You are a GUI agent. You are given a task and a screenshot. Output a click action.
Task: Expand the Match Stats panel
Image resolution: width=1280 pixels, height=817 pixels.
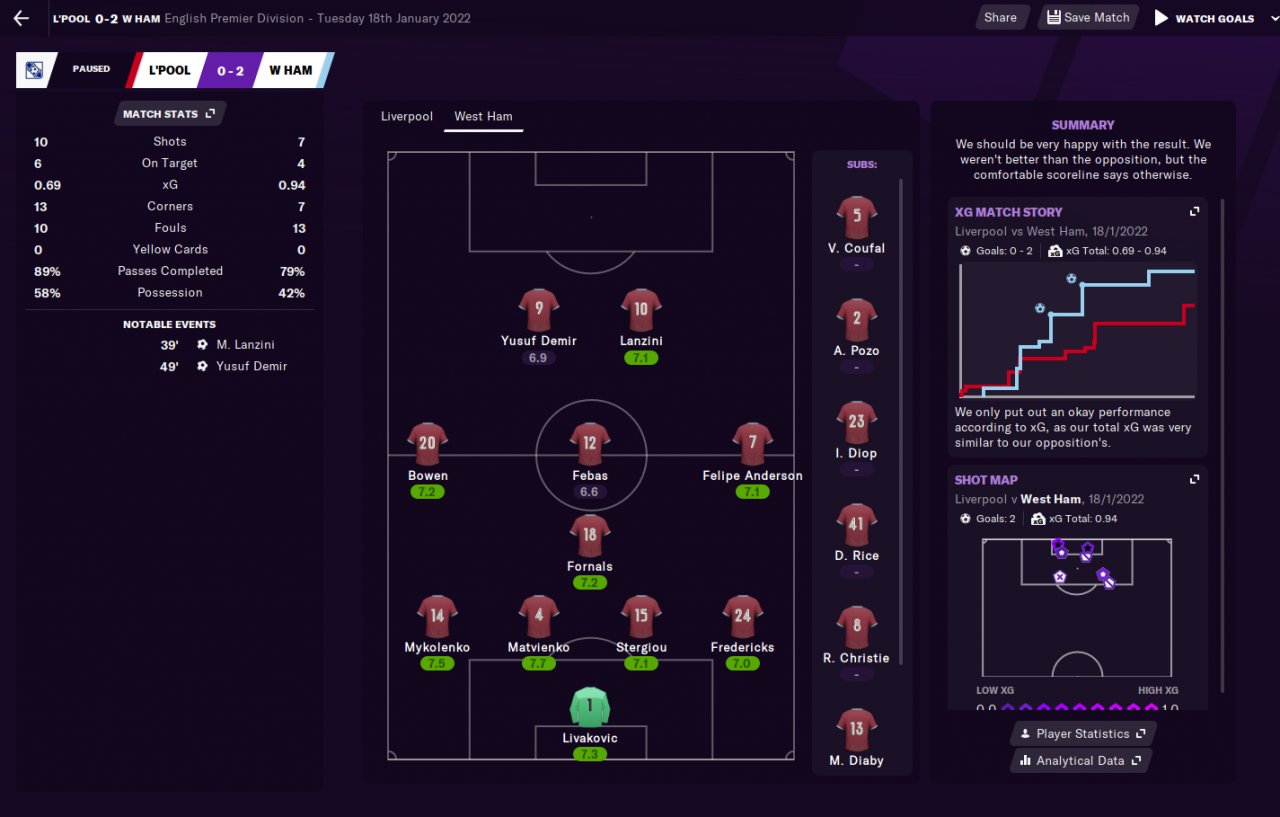[169, 114]
